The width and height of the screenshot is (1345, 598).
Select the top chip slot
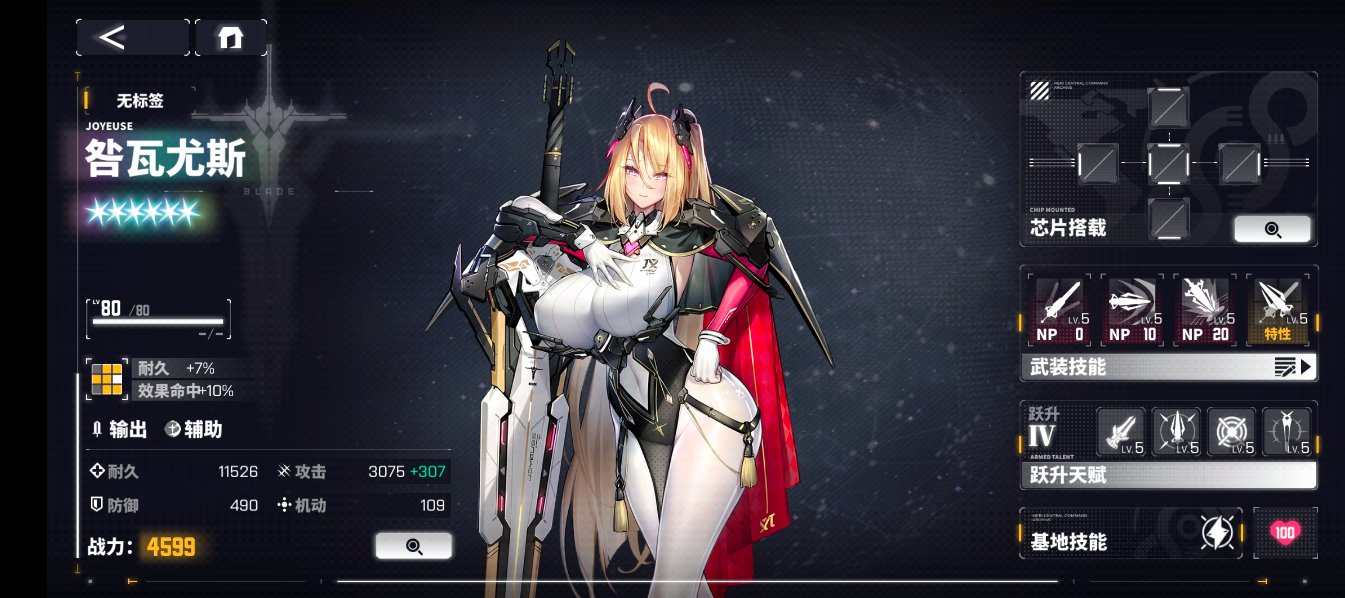1168,107
